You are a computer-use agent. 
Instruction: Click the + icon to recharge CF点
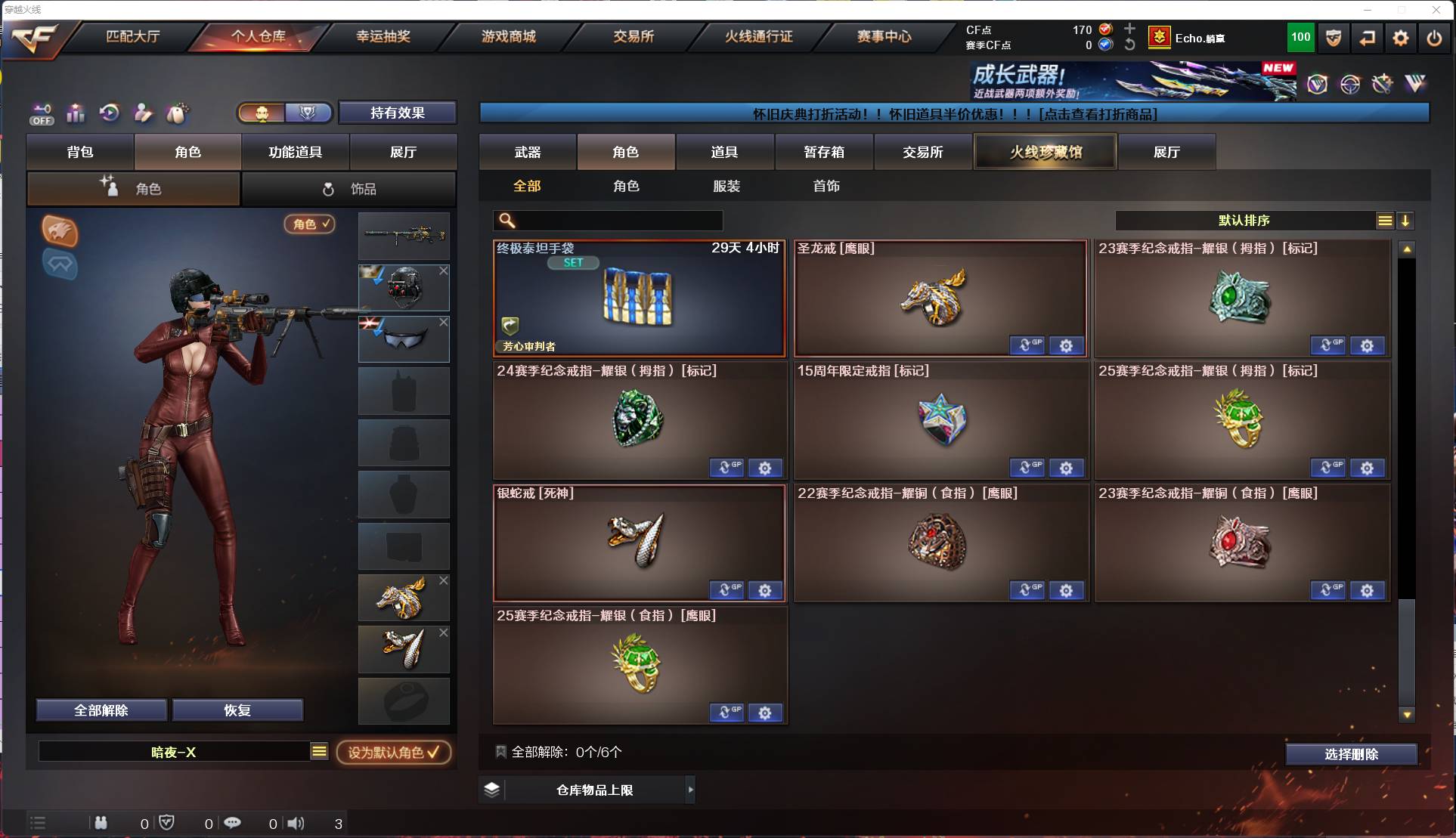1129,29
